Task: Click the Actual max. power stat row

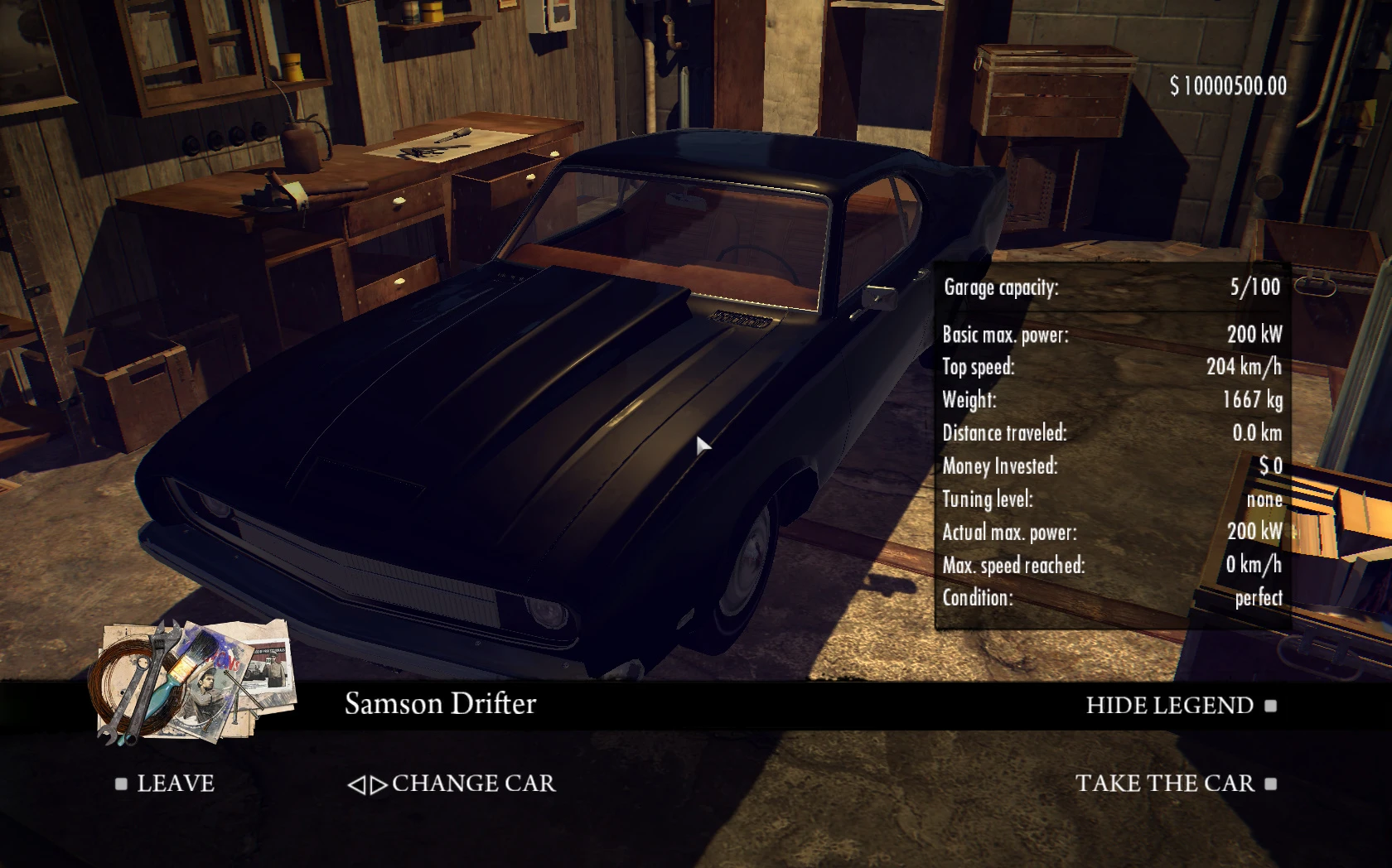Action: pos(1110,533)
